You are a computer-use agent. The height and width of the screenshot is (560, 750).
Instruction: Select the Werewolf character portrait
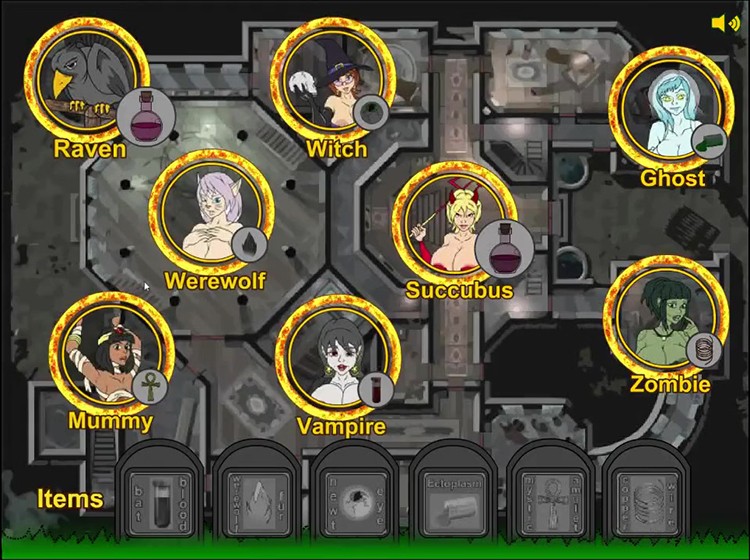(210, 212)
